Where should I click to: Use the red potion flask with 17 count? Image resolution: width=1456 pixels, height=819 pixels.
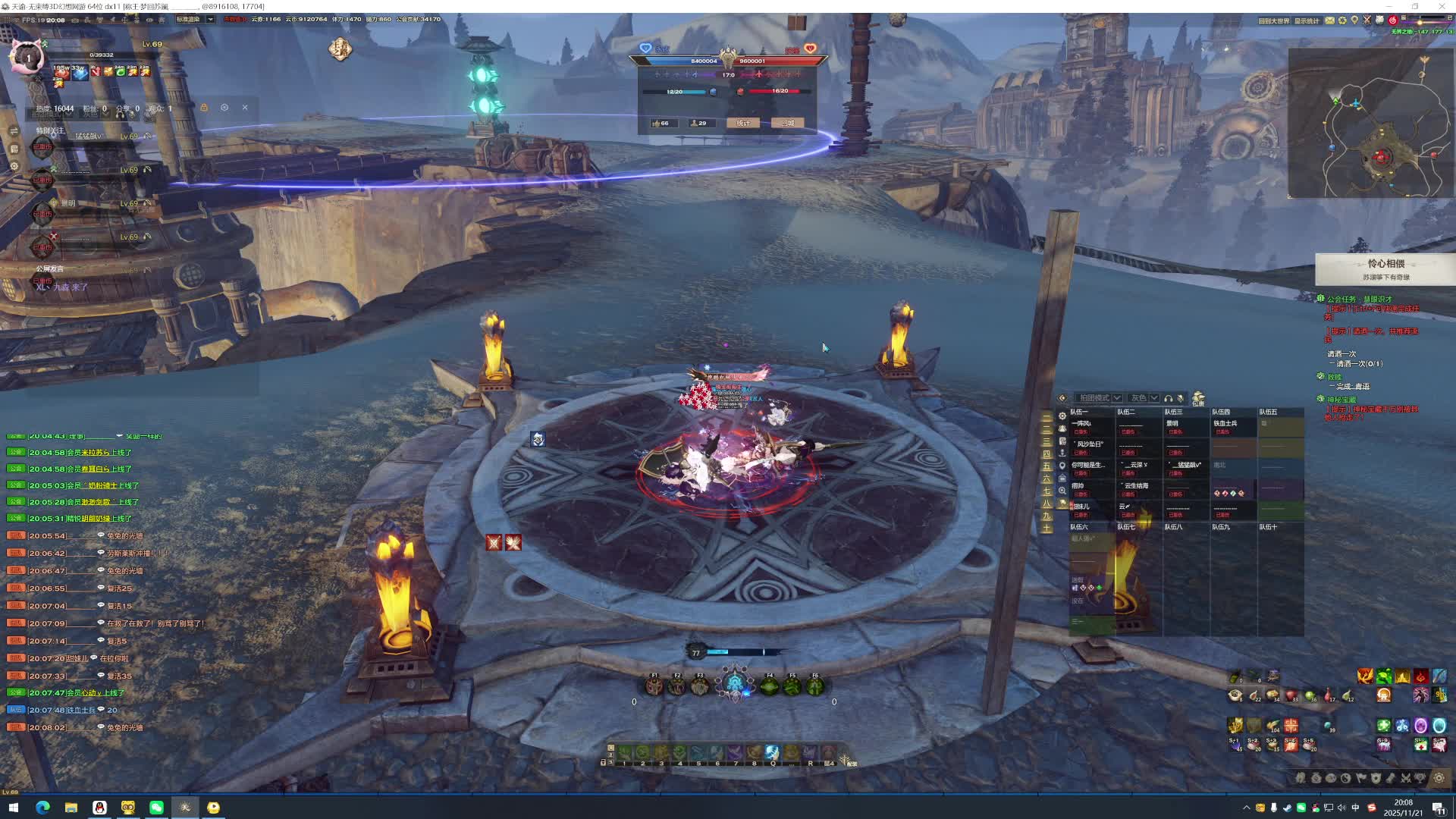tap(1329, 695)
